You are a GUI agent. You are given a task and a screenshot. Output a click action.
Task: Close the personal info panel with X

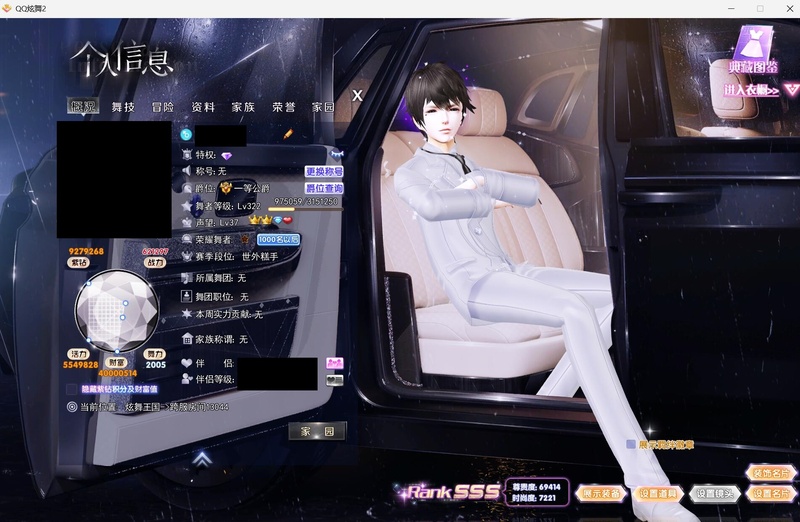coord(357,95)
